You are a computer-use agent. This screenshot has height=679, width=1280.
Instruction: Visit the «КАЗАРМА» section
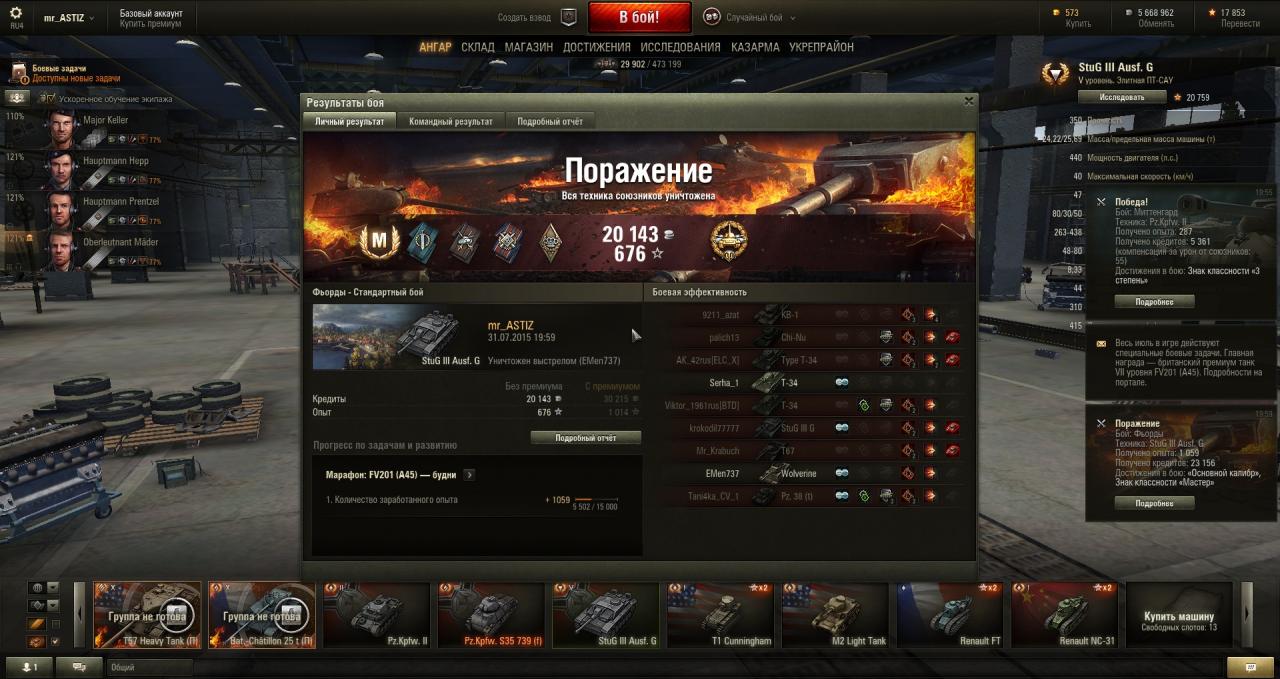755,47
